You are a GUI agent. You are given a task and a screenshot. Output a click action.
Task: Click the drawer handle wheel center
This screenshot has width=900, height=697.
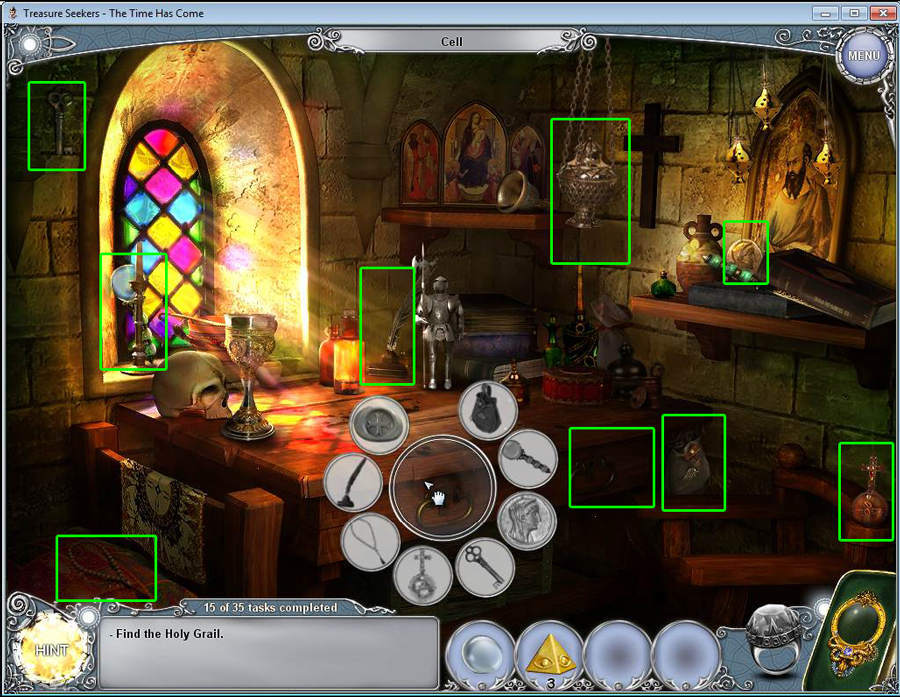(x=442, y=489)
